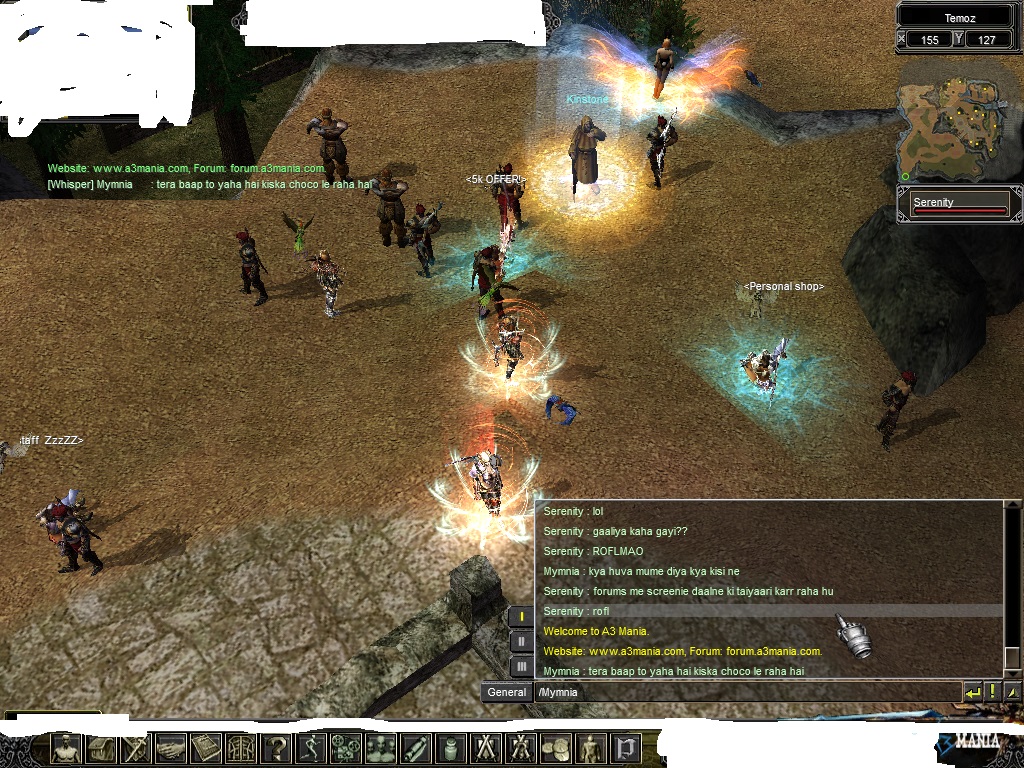Open the character status figure icon
Viewport: 1024px width, 768px height.
(x=67, y=748)
